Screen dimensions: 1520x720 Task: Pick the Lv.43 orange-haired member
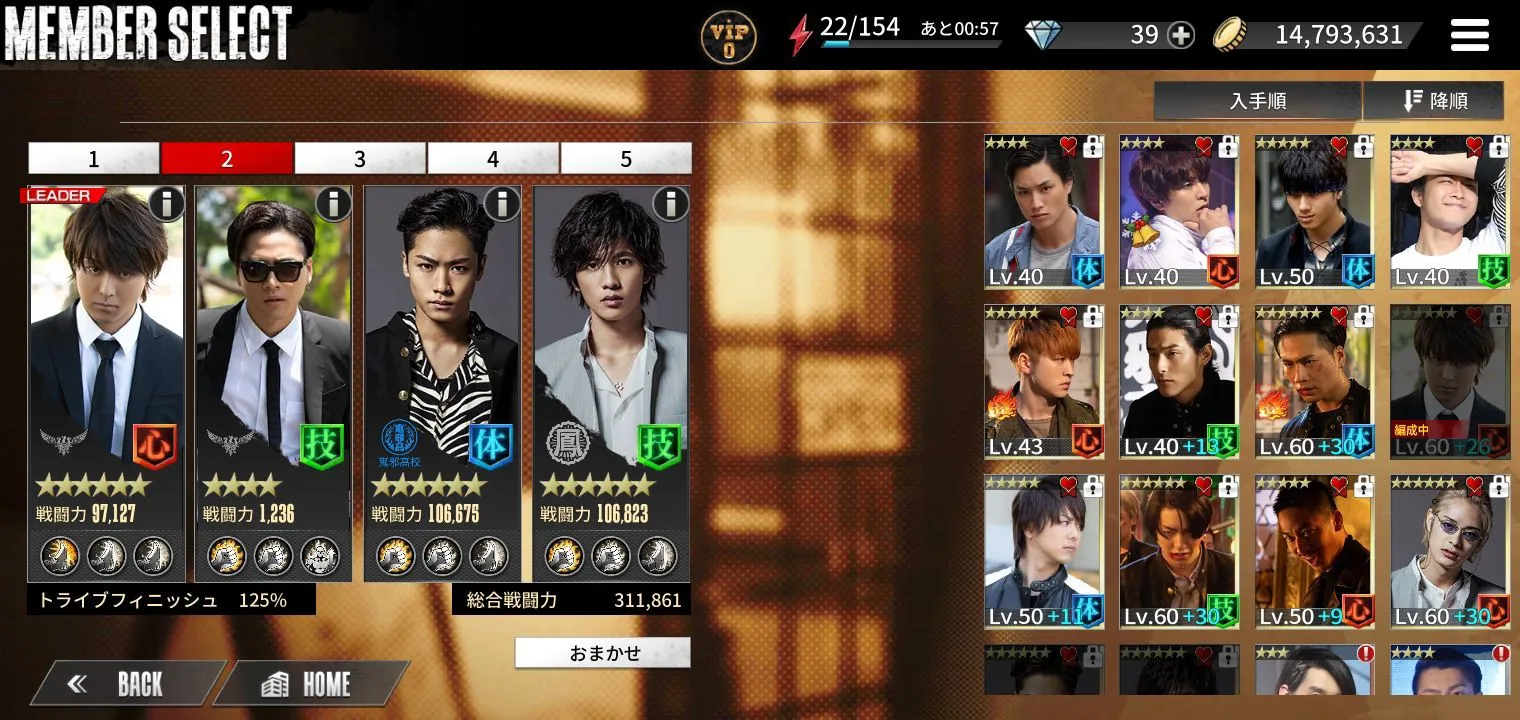pyautogui.click(x=1043, y=382)
